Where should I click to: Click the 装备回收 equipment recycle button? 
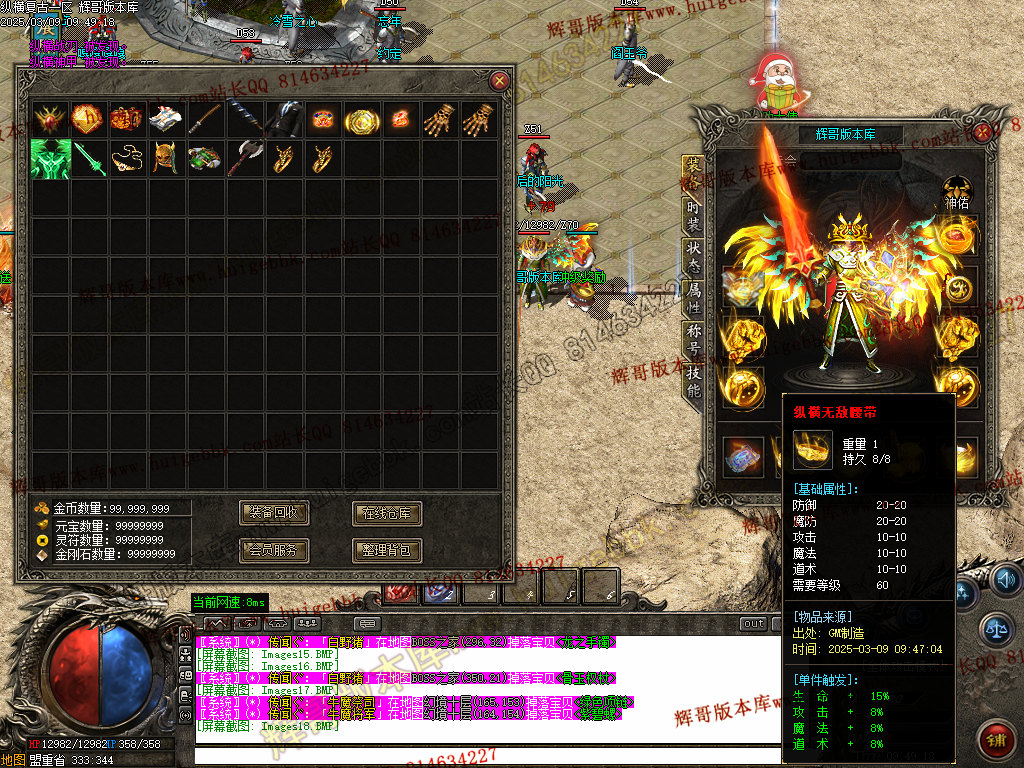pos(274,514)
